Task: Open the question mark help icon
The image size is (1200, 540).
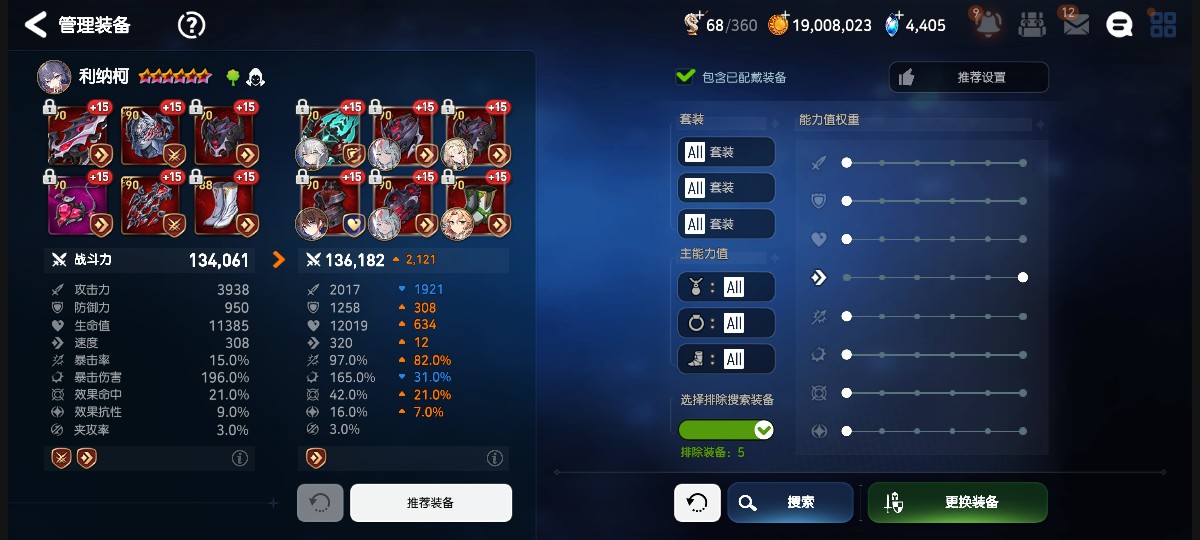Action: 191,25
